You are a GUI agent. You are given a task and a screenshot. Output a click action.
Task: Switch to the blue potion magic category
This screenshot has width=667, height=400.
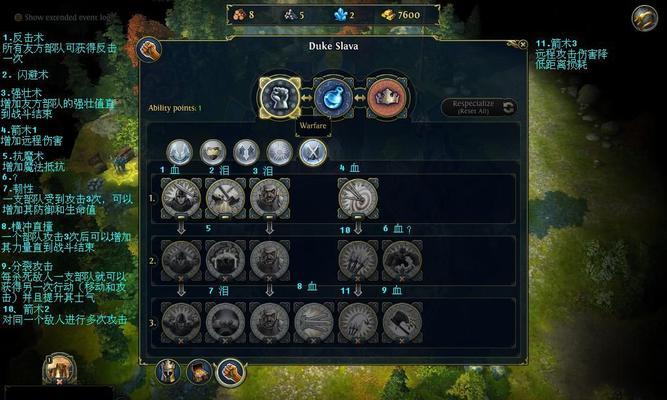[333, 97]
